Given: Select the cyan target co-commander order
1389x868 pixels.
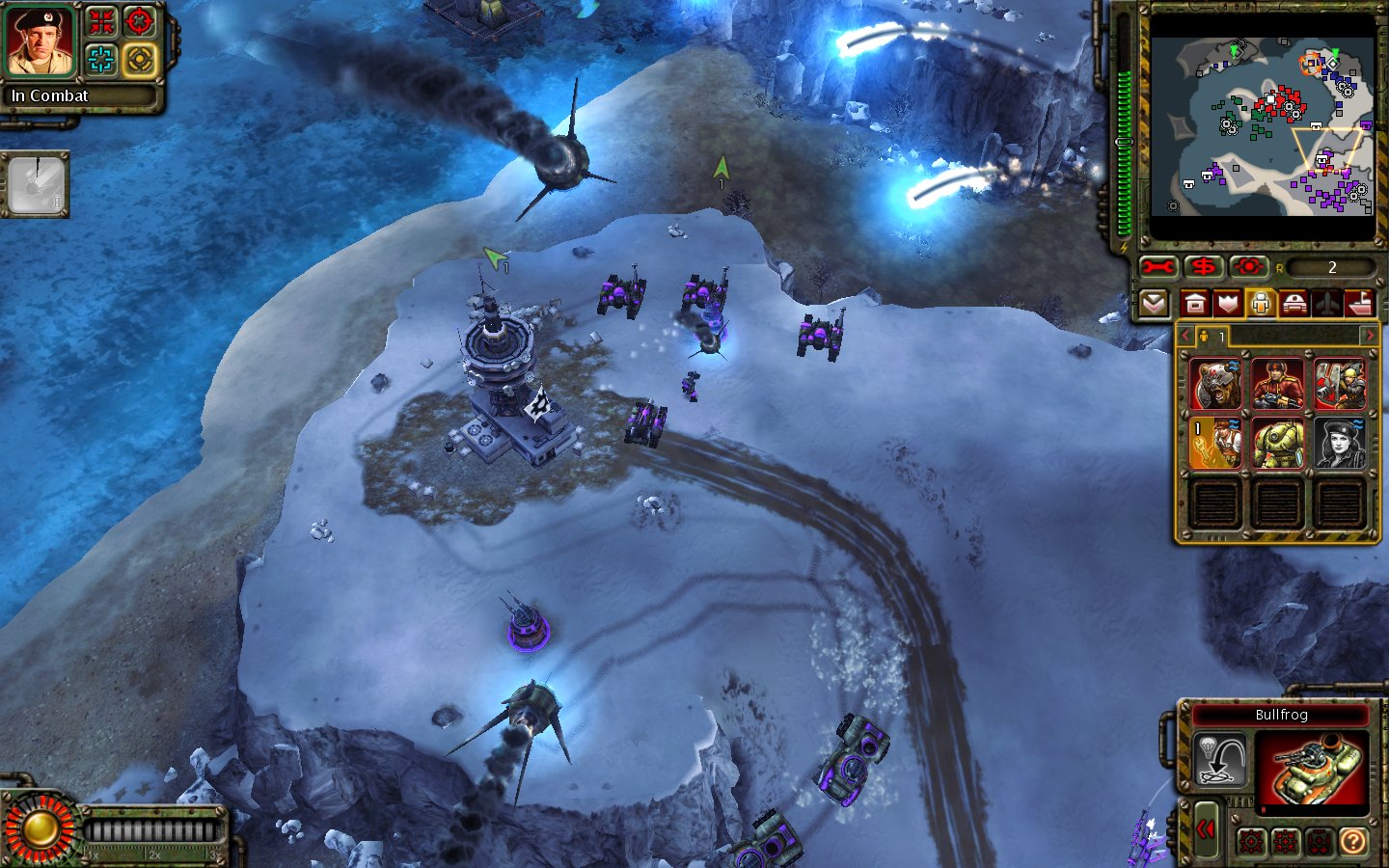Looking at the screenshot, I should tap(101, 60).
